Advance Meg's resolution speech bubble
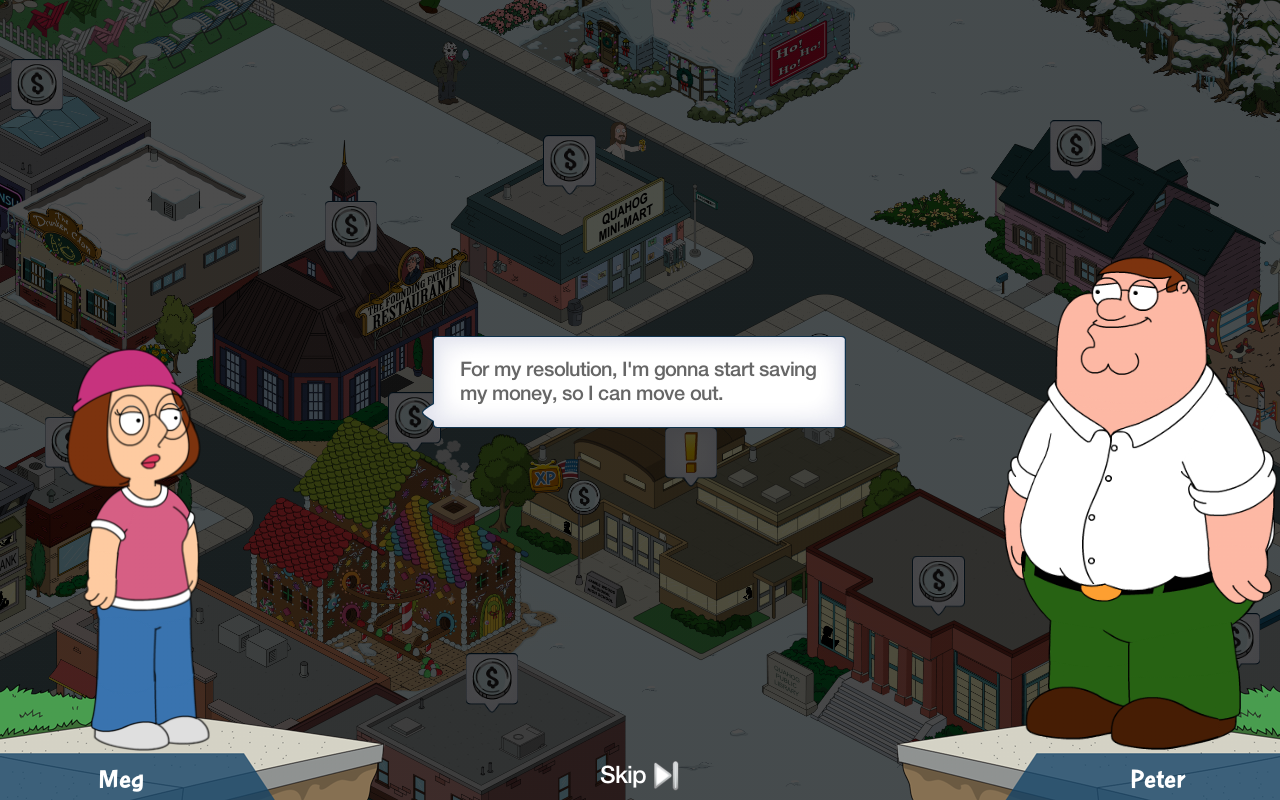This screenshot has height=800, width=1280. tap(639, 382)
